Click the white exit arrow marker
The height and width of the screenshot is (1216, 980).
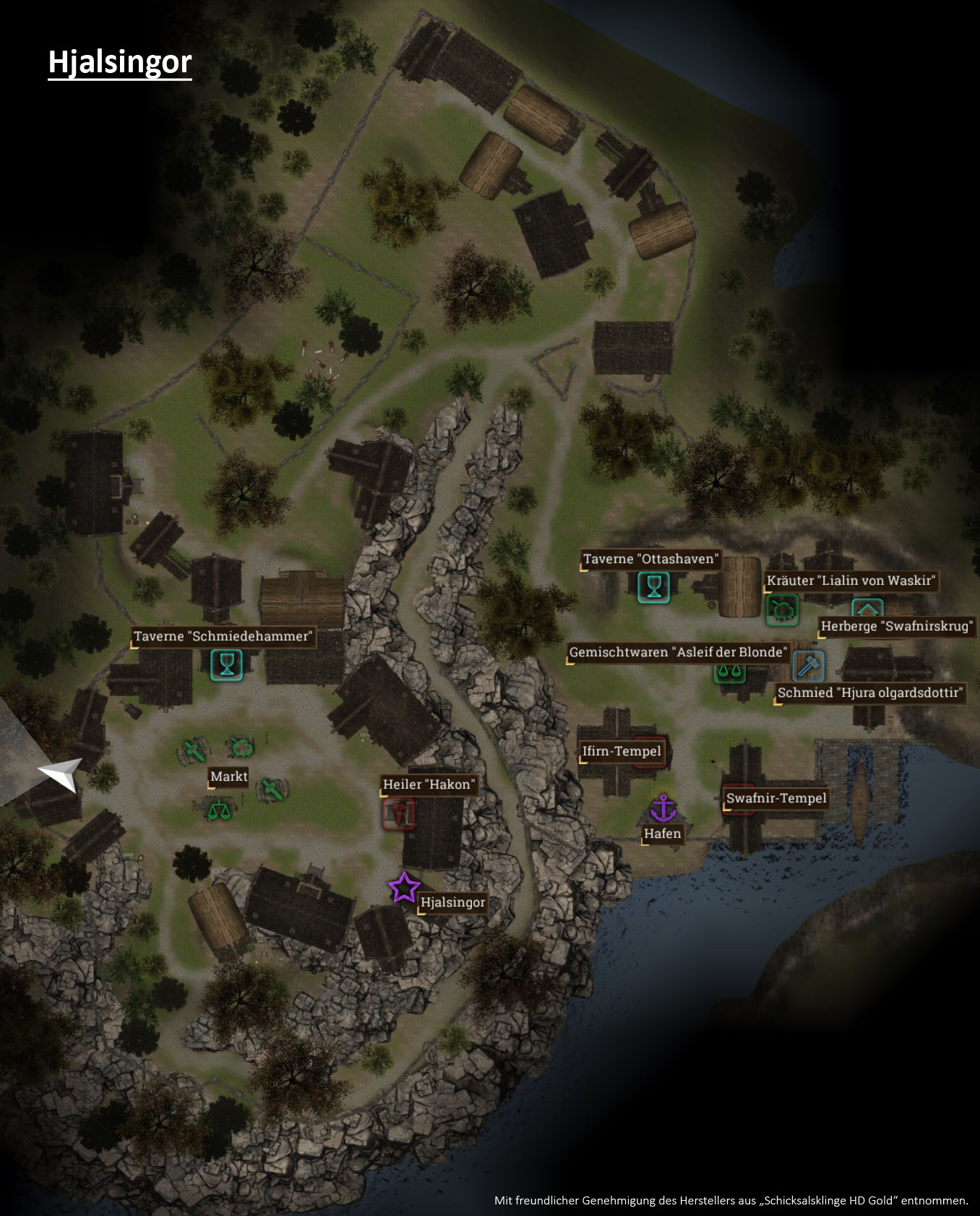61,774
